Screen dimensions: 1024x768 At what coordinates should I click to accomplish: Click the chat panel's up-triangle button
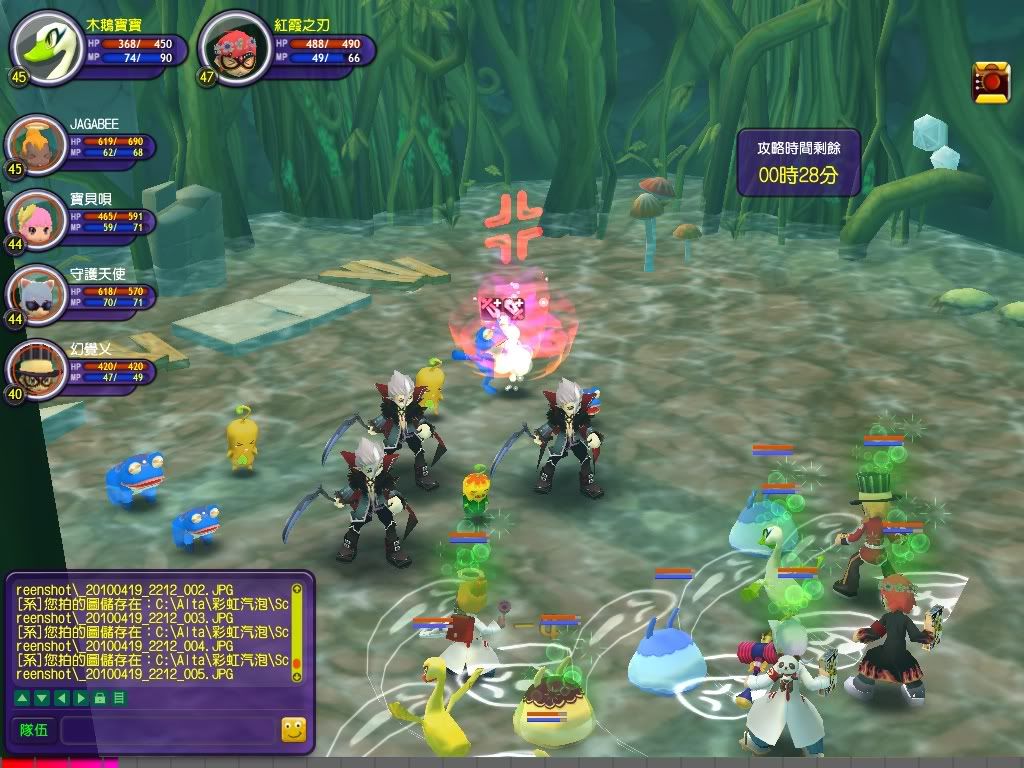[x=21, y=697]
